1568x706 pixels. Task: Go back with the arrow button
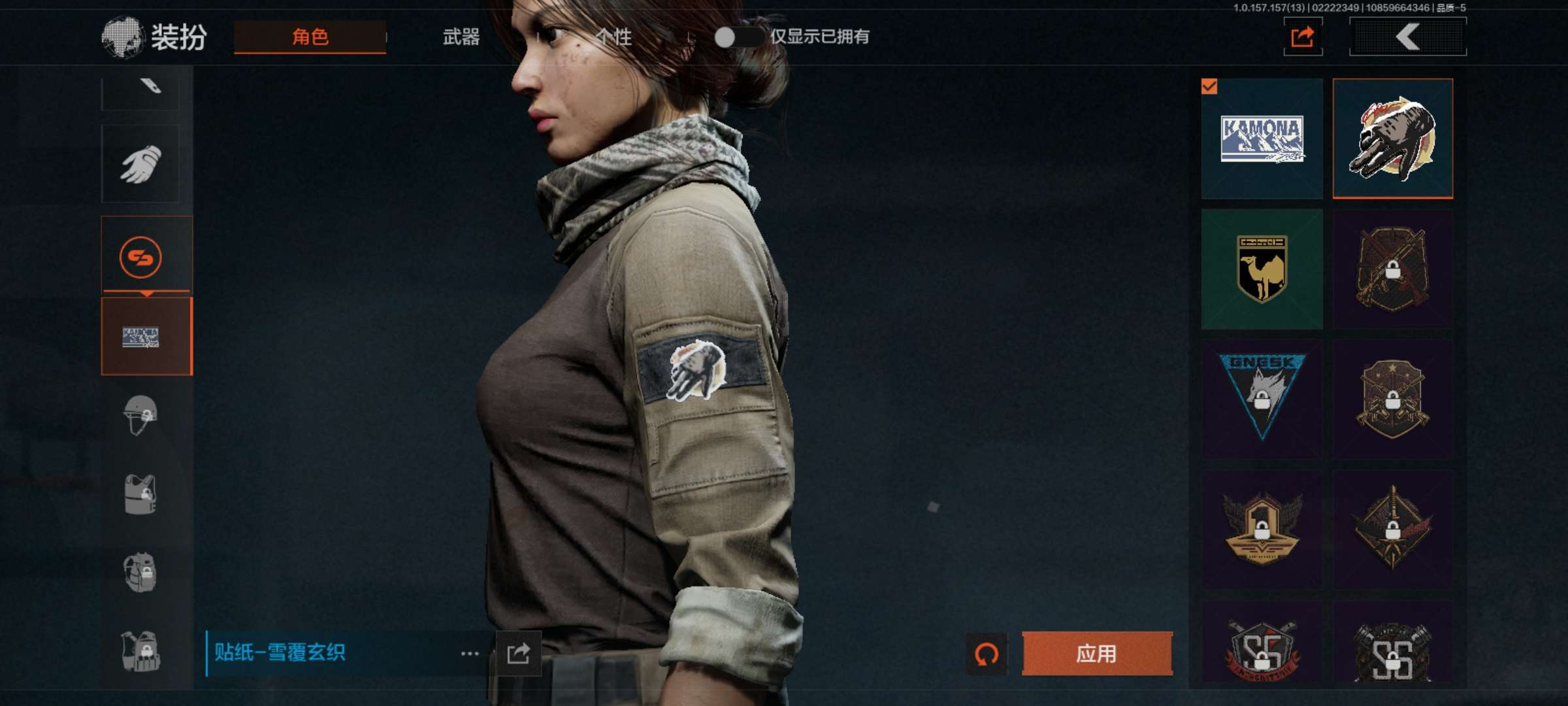point(1407,37)
